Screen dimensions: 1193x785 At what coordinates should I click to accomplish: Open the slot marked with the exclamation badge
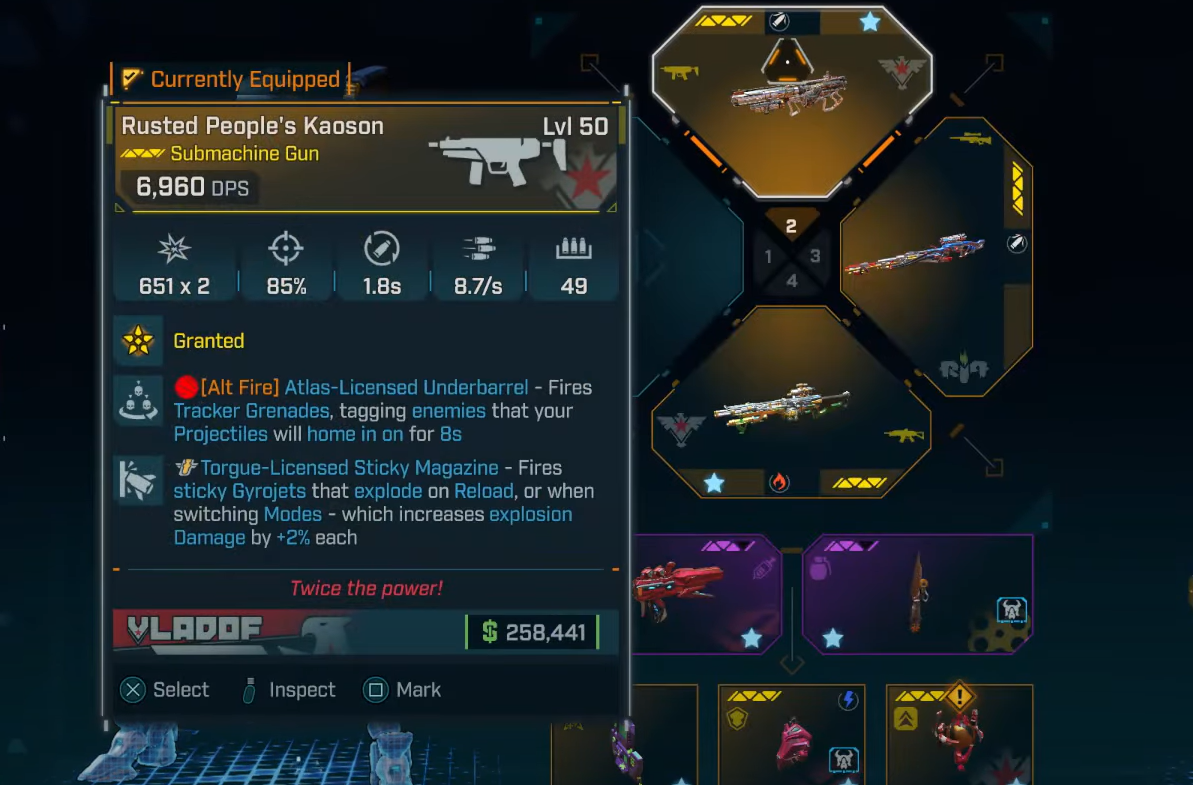pos(958,735)
